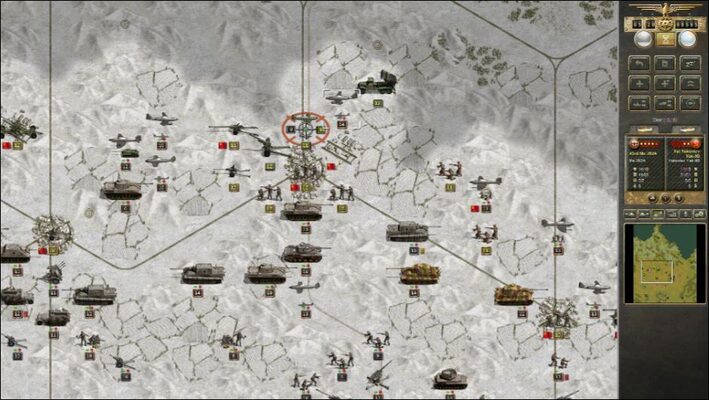End the turn with the hourglass button
This screenshot has width=709, height=400.
pyautogui.click(x=665, y=39)
